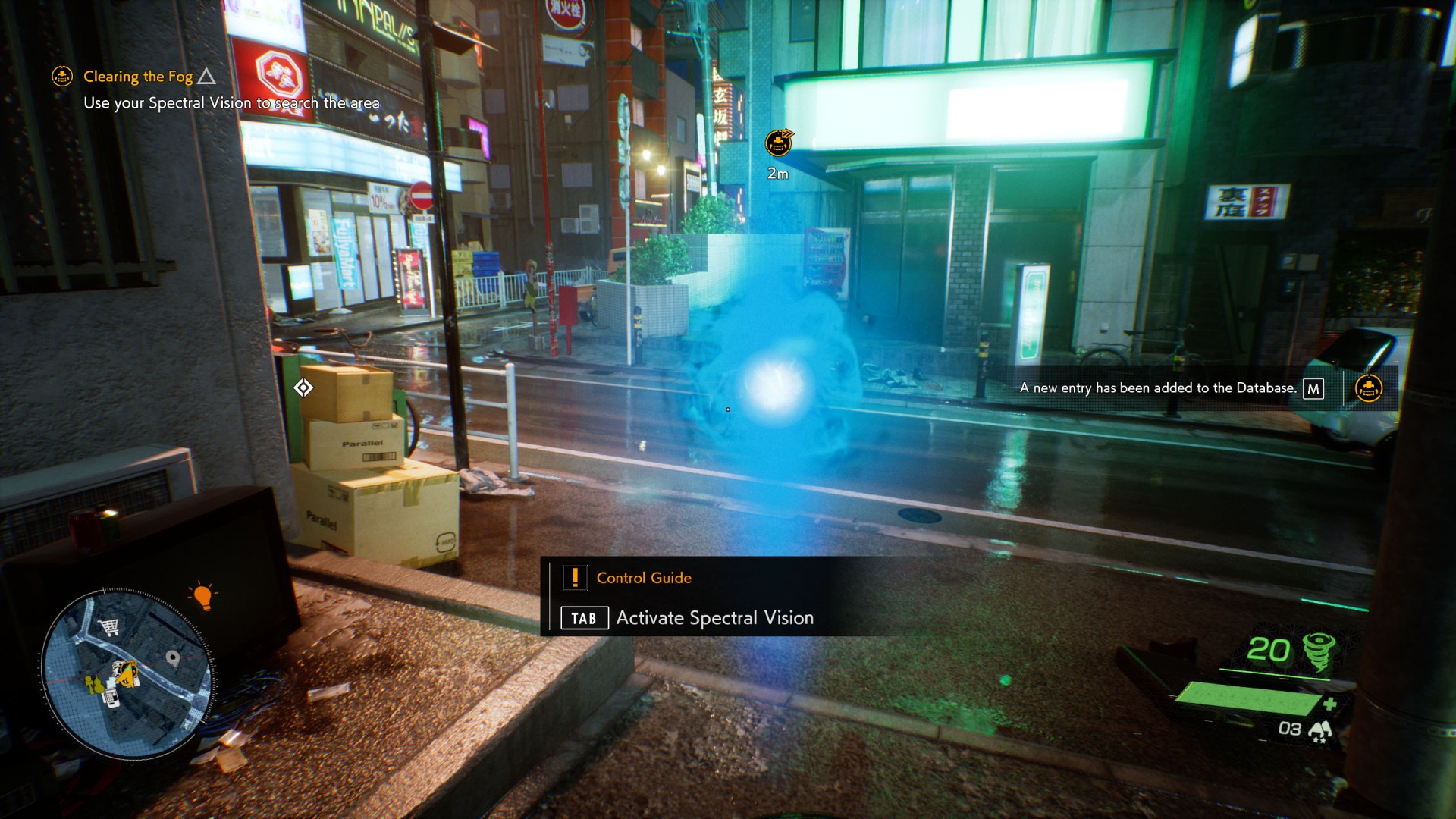Viewport: 1456px width, 819px height.
Task: Open the new Database entry notification
Action: pyautogui.click(x=1158, y=388)
